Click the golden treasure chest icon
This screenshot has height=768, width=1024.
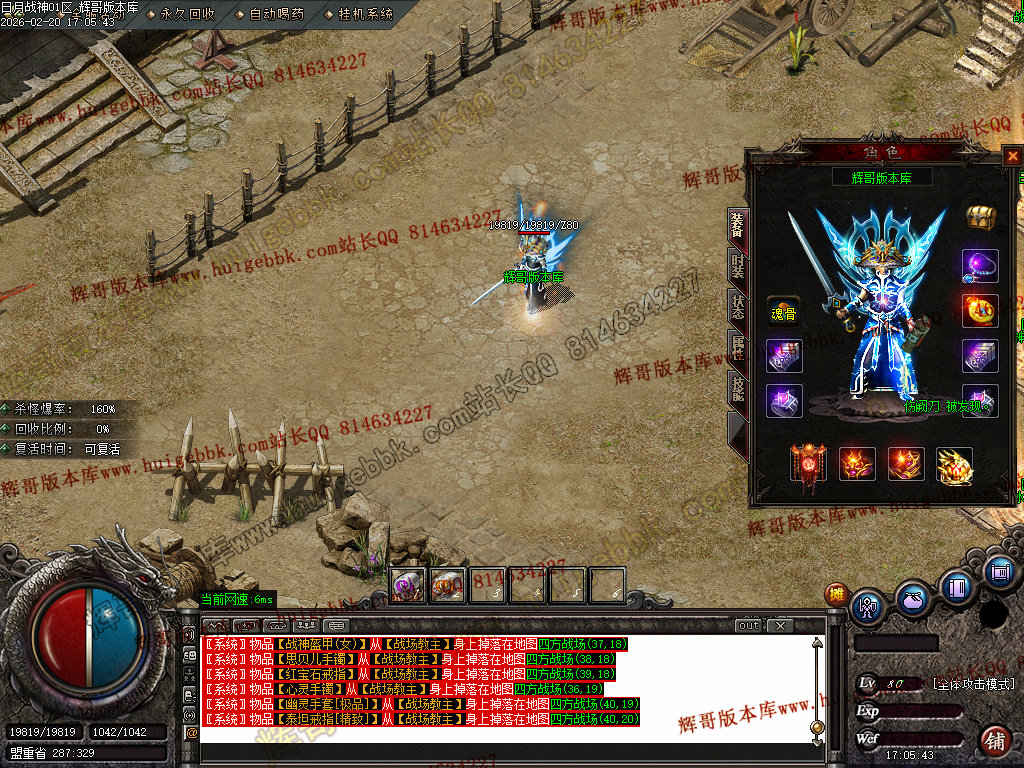[x=980, y=217]
